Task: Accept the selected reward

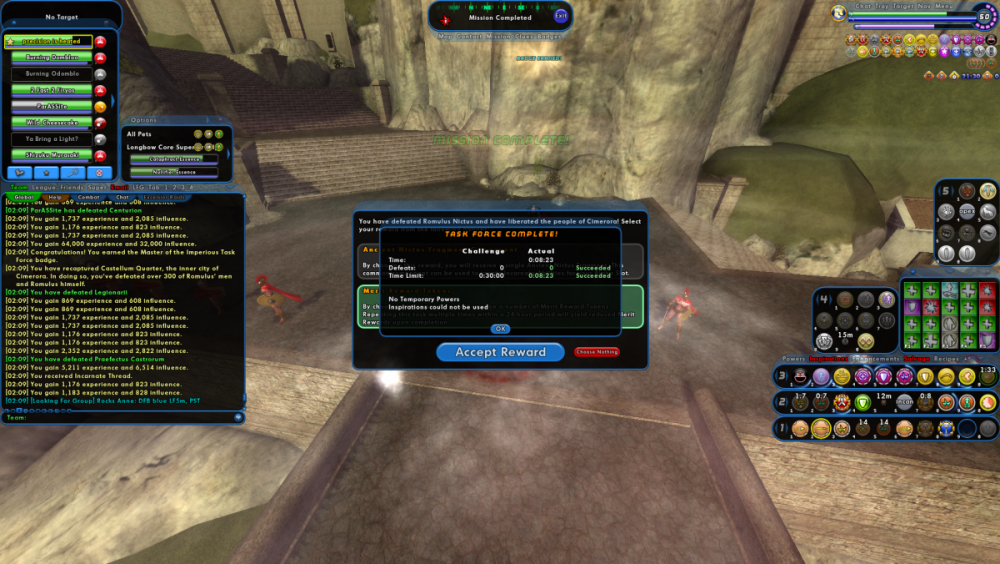Action: tap(500, 352)
